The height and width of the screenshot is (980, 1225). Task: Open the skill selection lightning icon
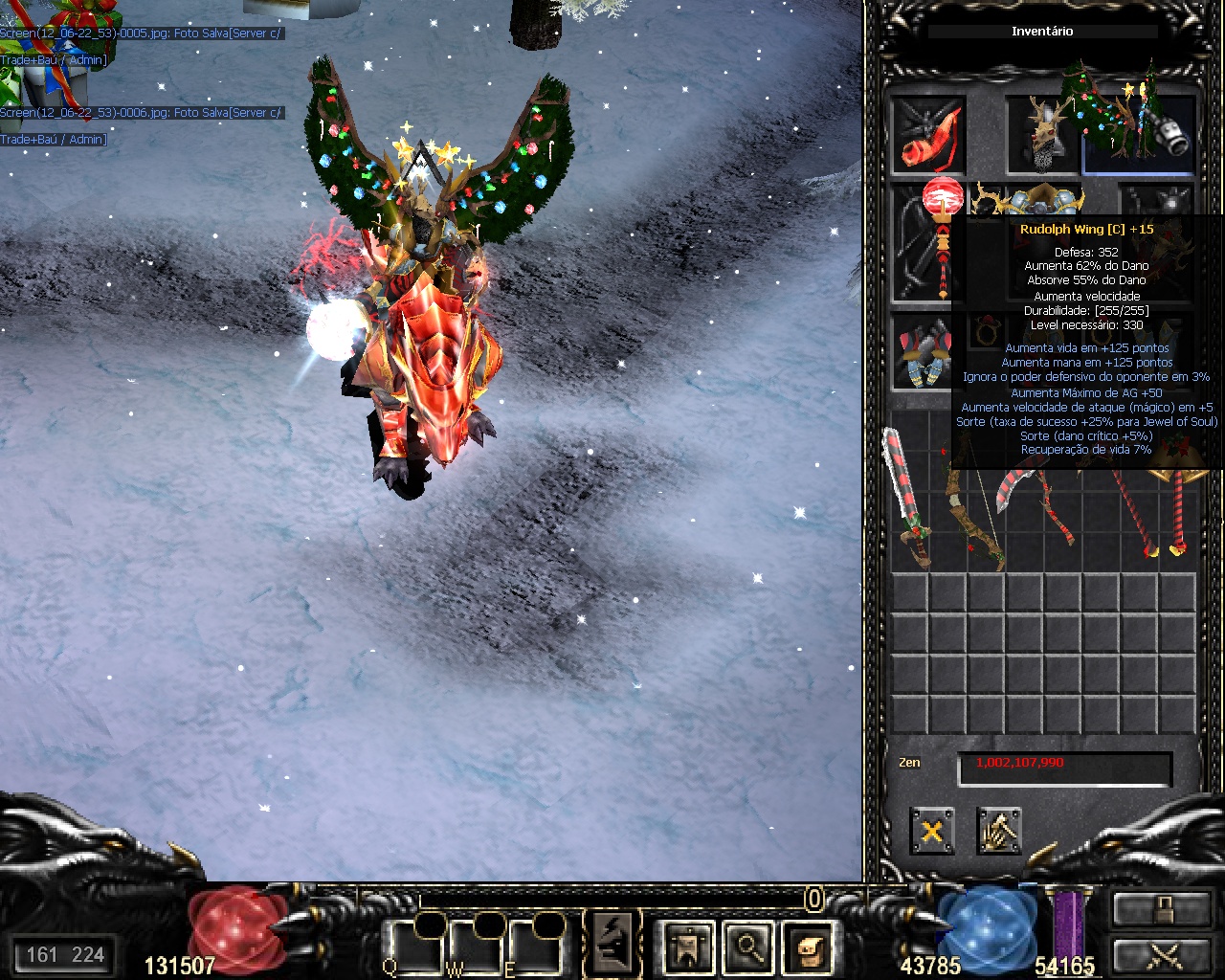coord(612,943)
